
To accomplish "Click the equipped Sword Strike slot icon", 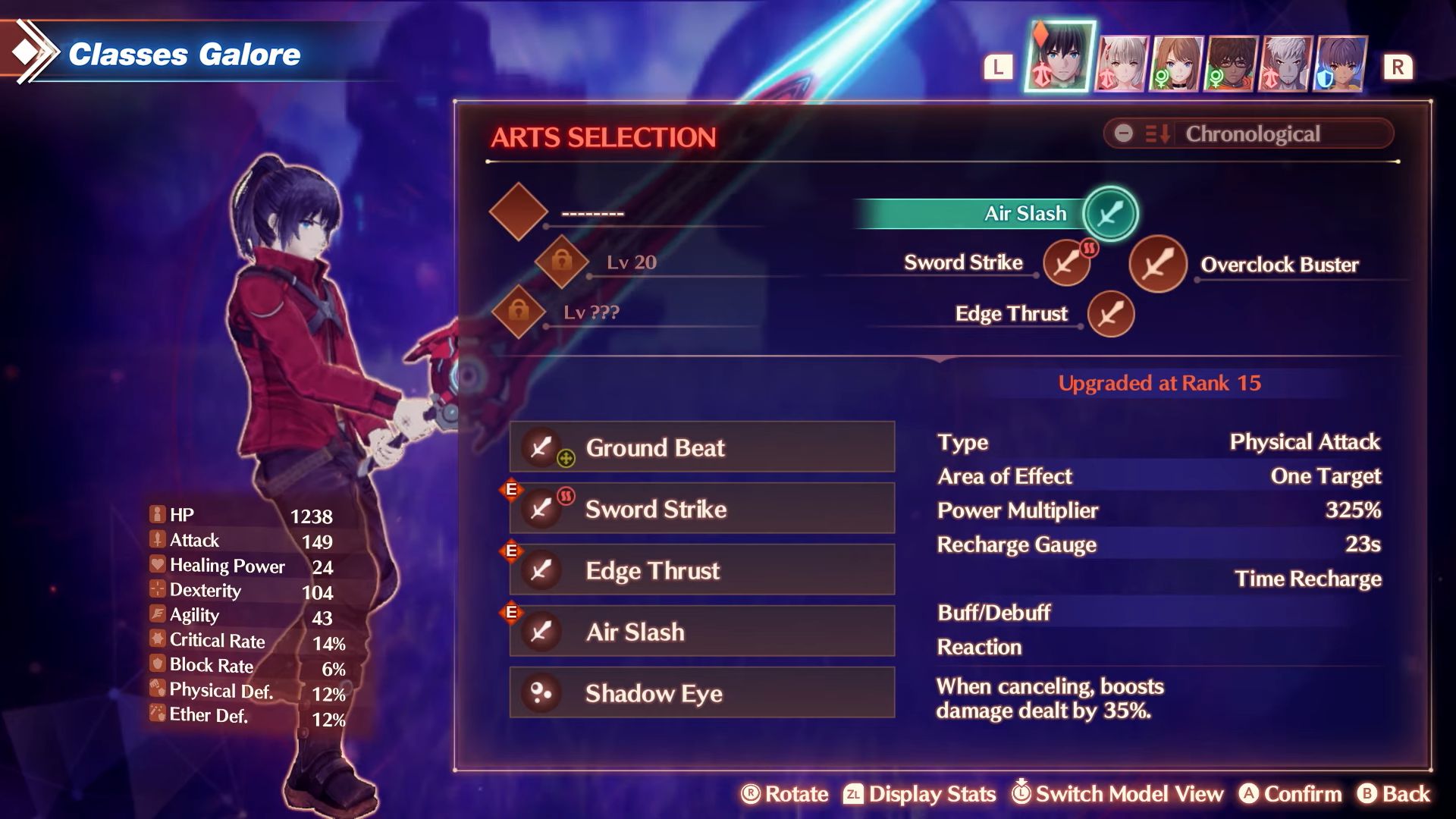I will tap(1066, 264).
